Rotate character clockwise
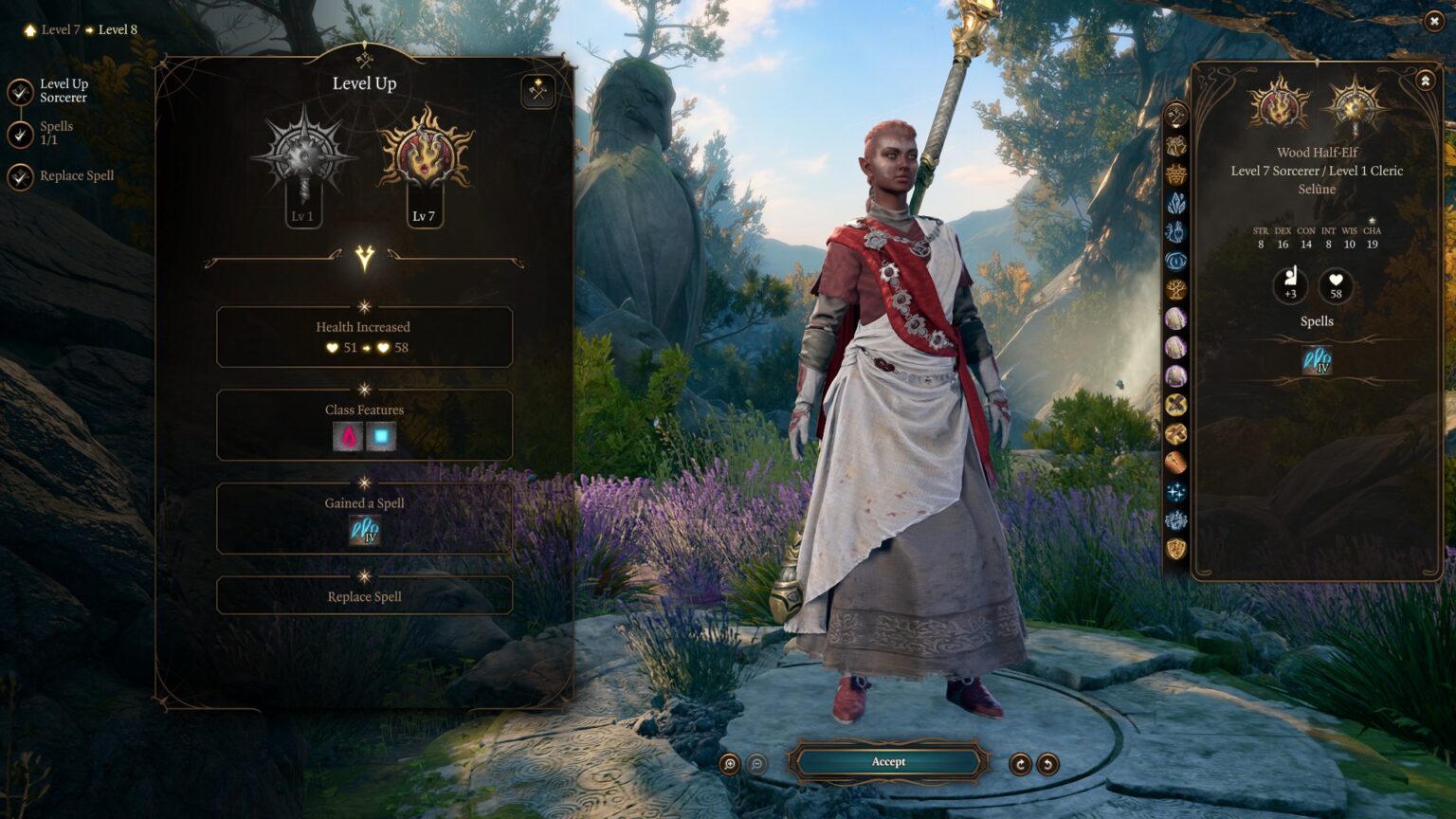Image resolution: width=1456 pixels, height=819 pixels. pyautogui.click(x=1020, y=764)
